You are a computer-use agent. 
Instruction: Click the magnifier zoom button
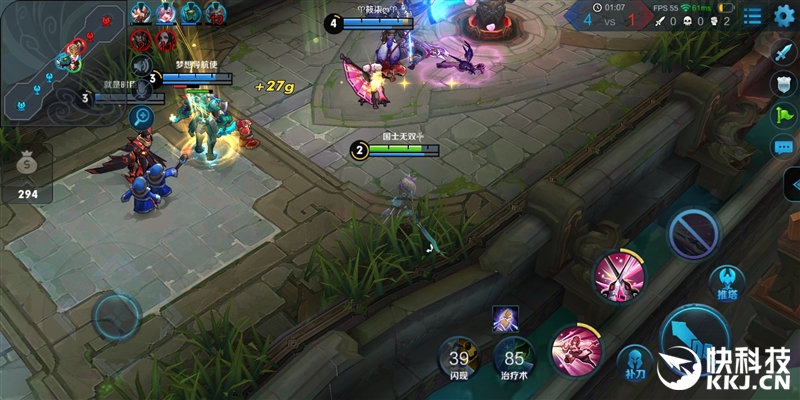point(141,117)
